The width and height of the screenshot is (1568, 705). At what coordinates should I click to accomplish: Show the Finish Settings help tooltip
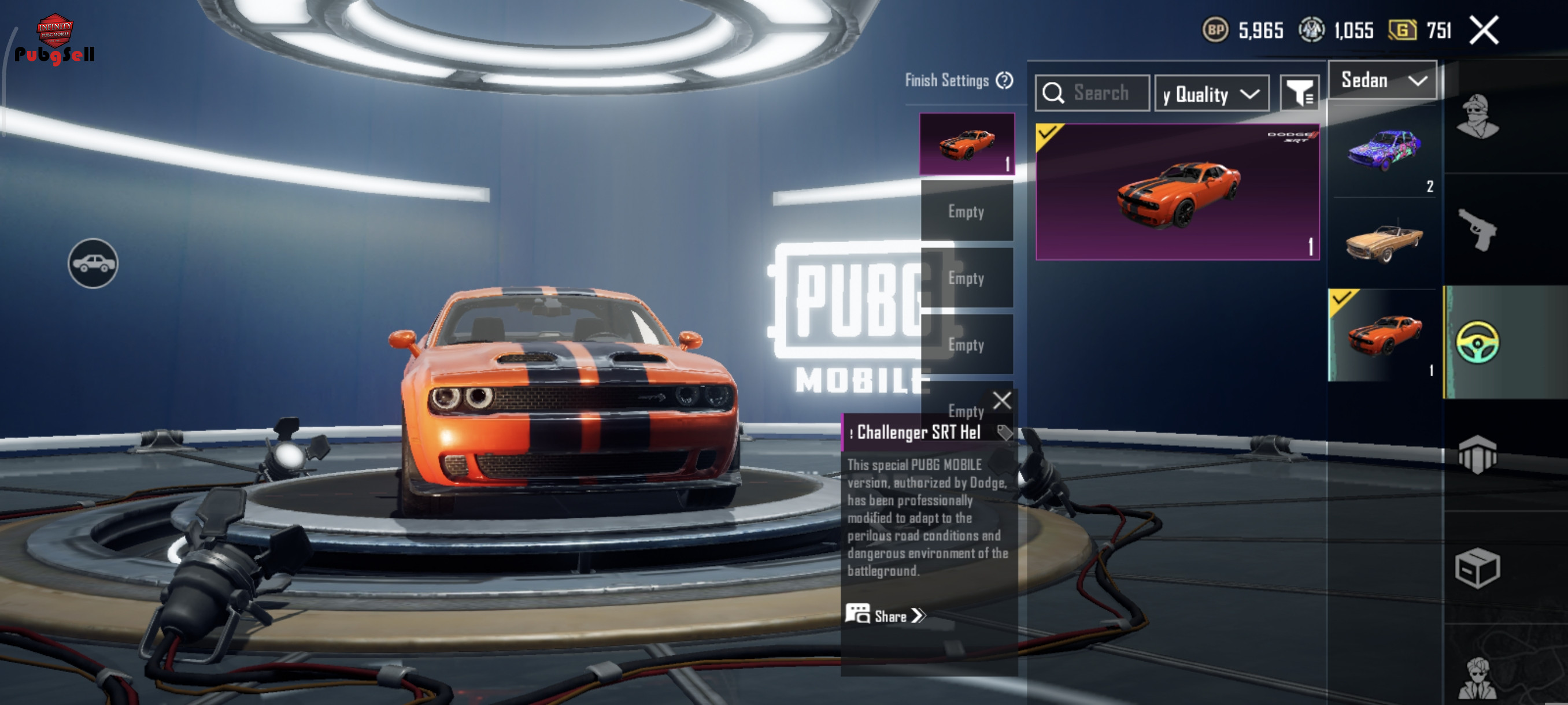coord(1004,80)
